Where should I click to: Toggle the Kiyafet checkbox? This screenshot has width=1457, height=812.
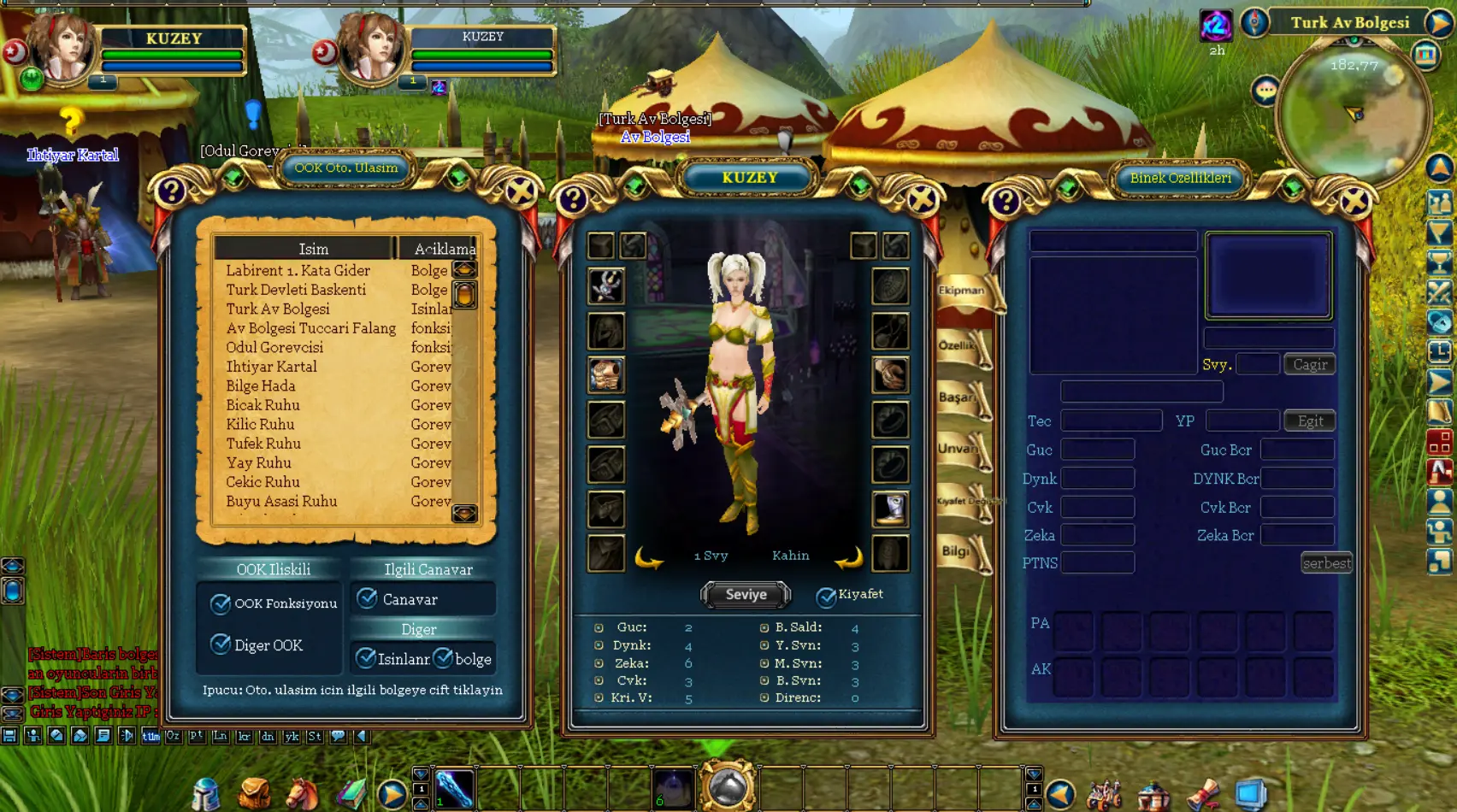tap(826, 596)
